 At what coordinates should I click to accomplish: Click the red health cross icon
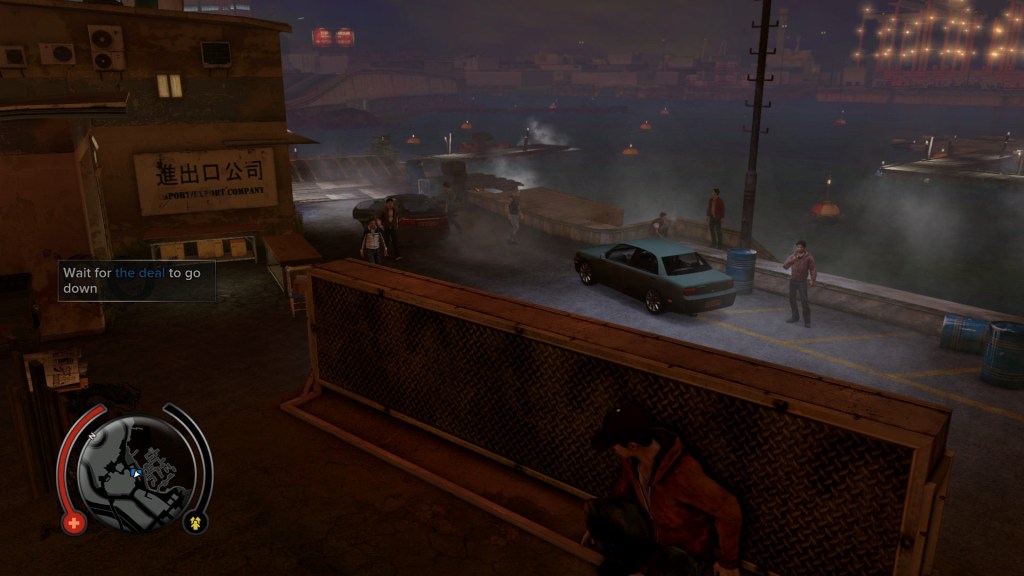75,522
